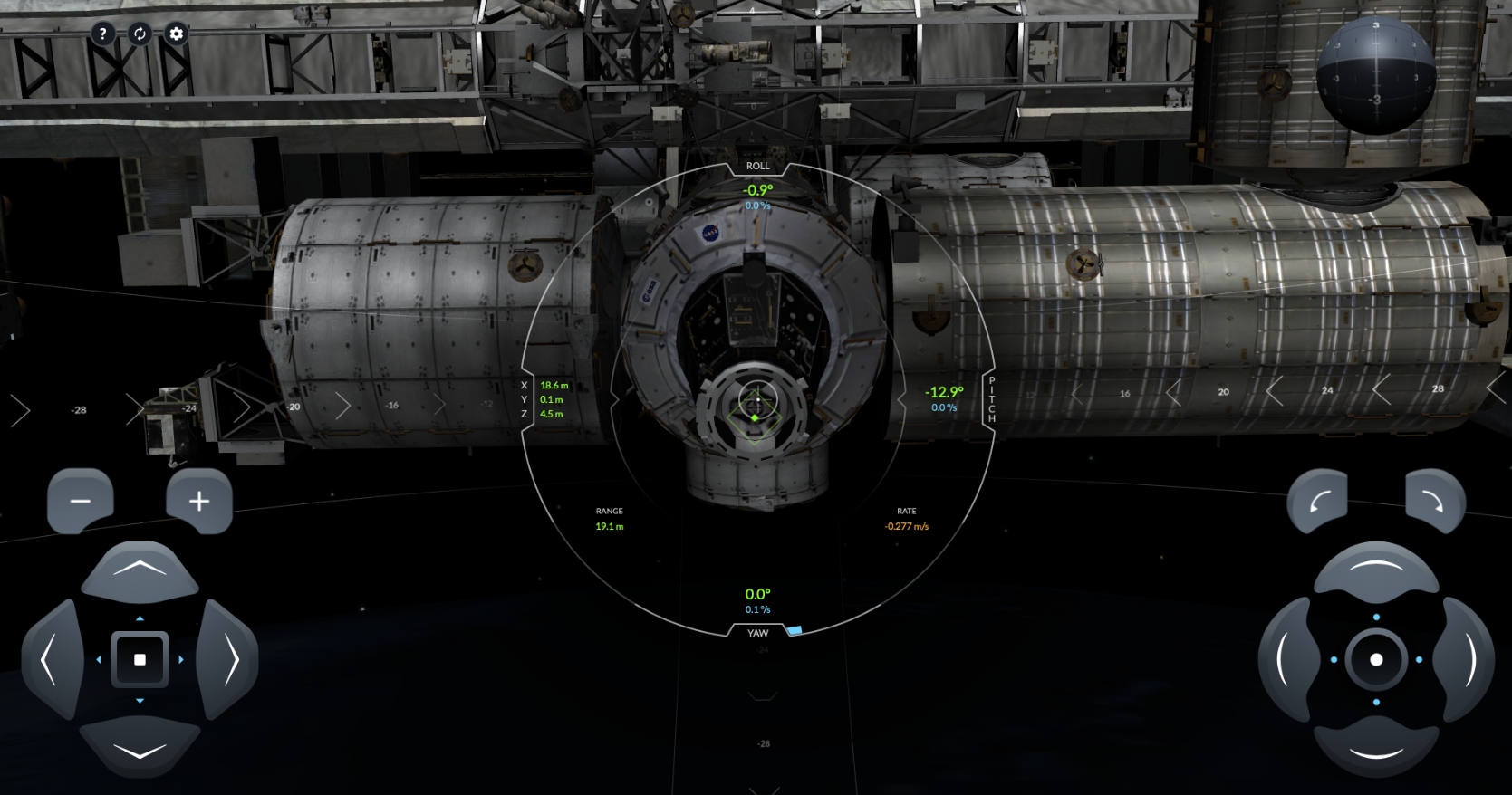The image size is (1512, 795).
Task: Roll right with the clockwise arrow button
Action: coord(1434,501)
